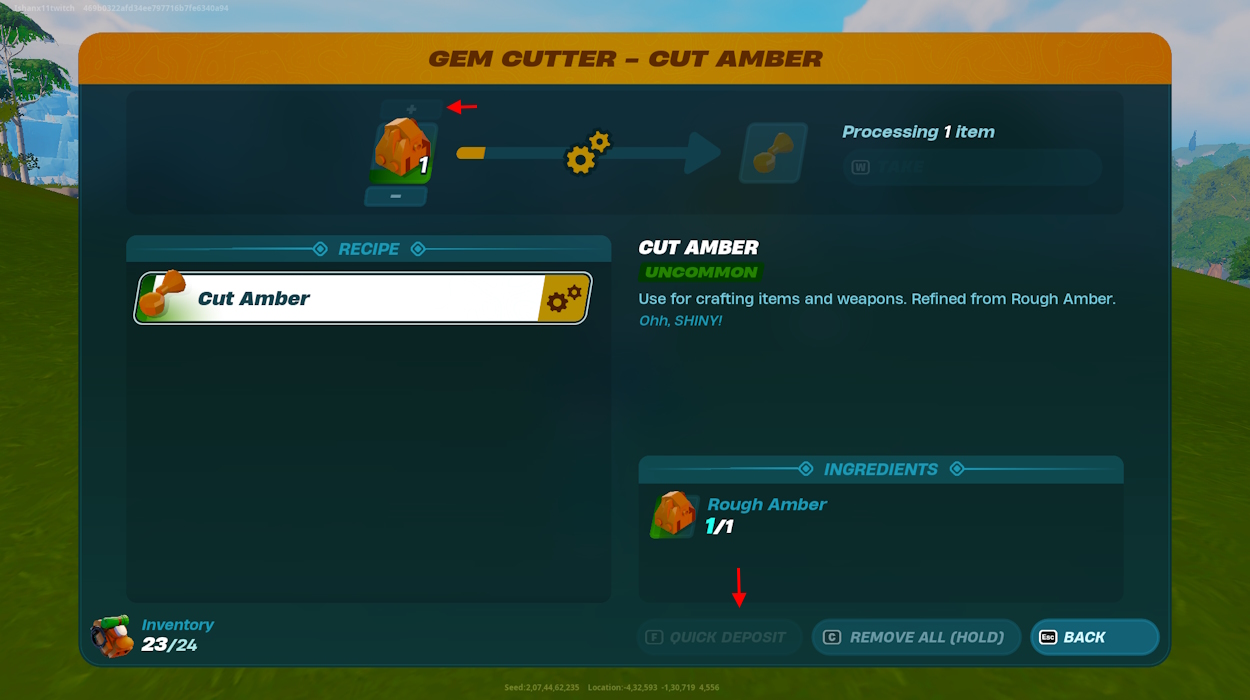The image size is (1250, 700).
Task: Increase Rough Amber quantity with plus button
Action: coord(410,109)
